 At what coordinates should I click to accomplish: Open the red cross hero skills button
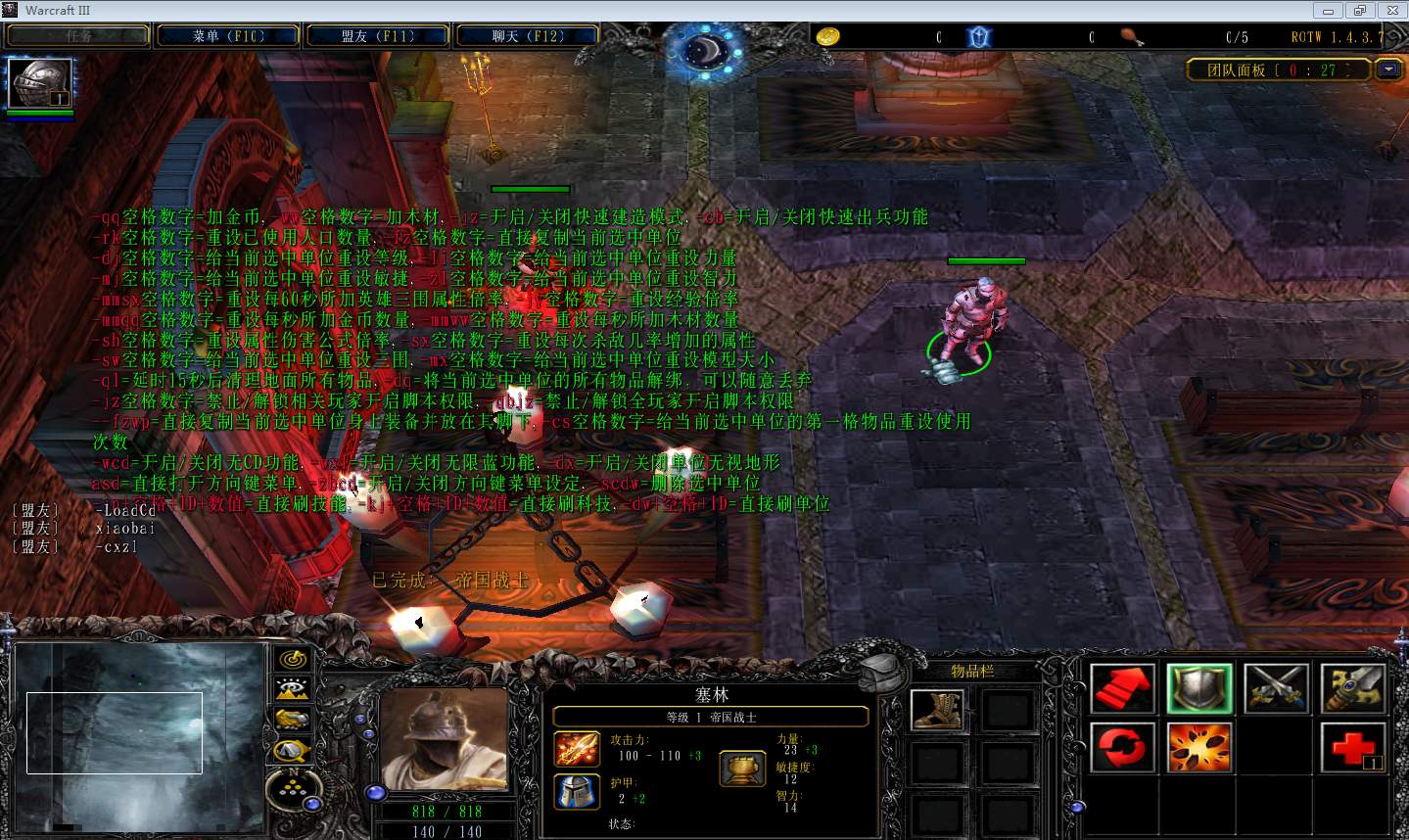pyautogui.click(x=1352, y=749)
